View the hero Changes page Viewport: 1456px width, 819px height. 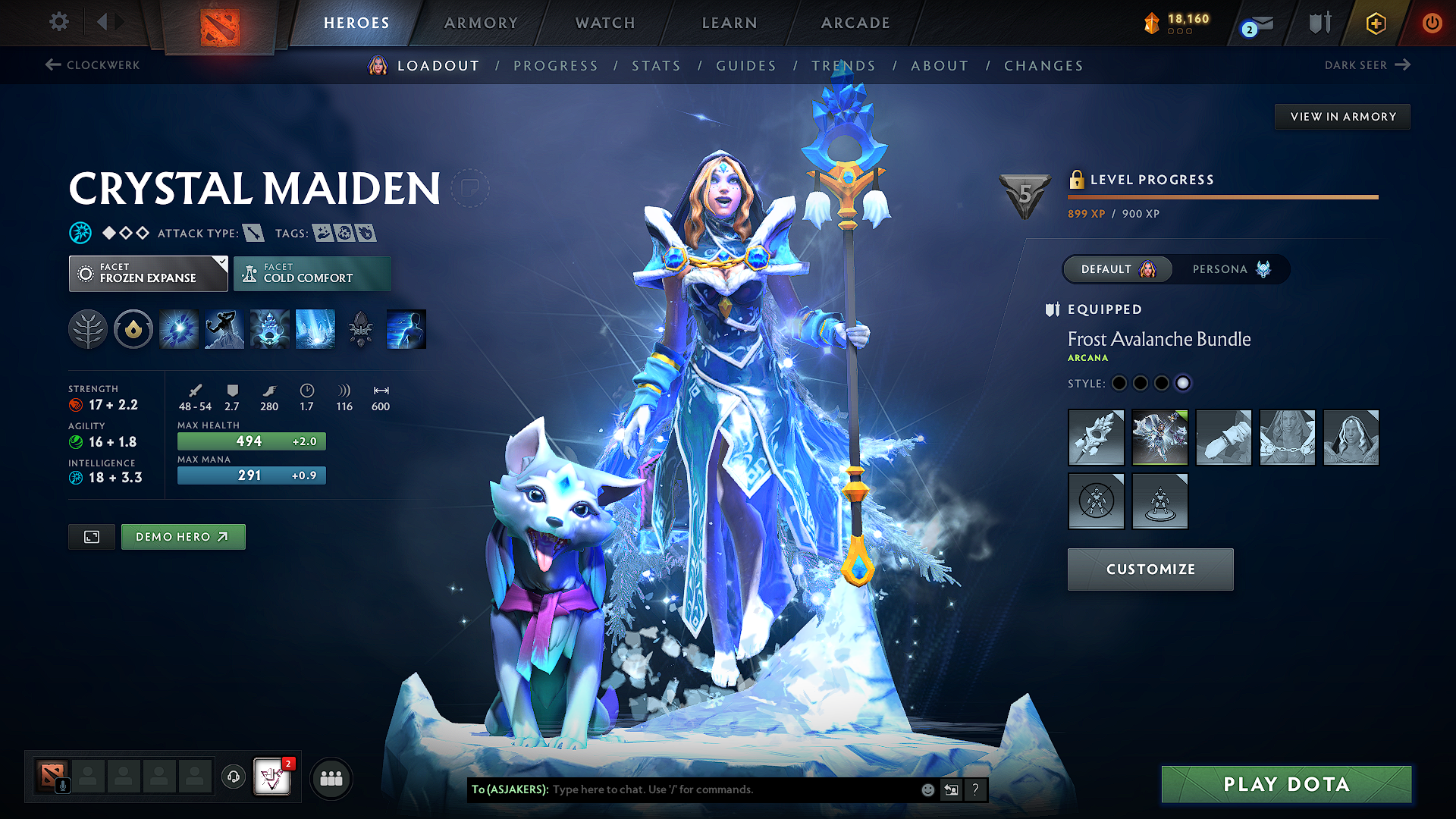pos(1043,66)
